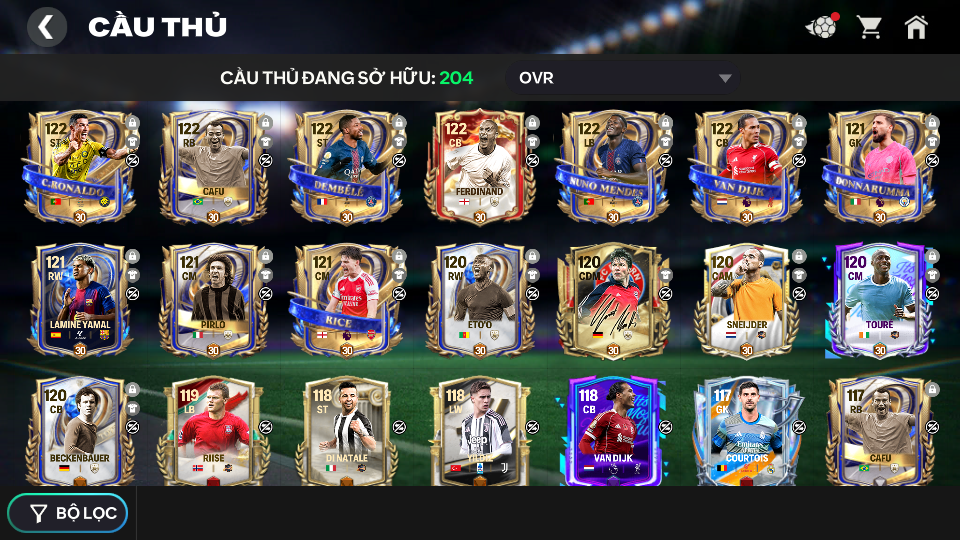This screenshot has width=960, height=540.
Task: Open the Eto'o player card
Action: click(x=479, y=298)
